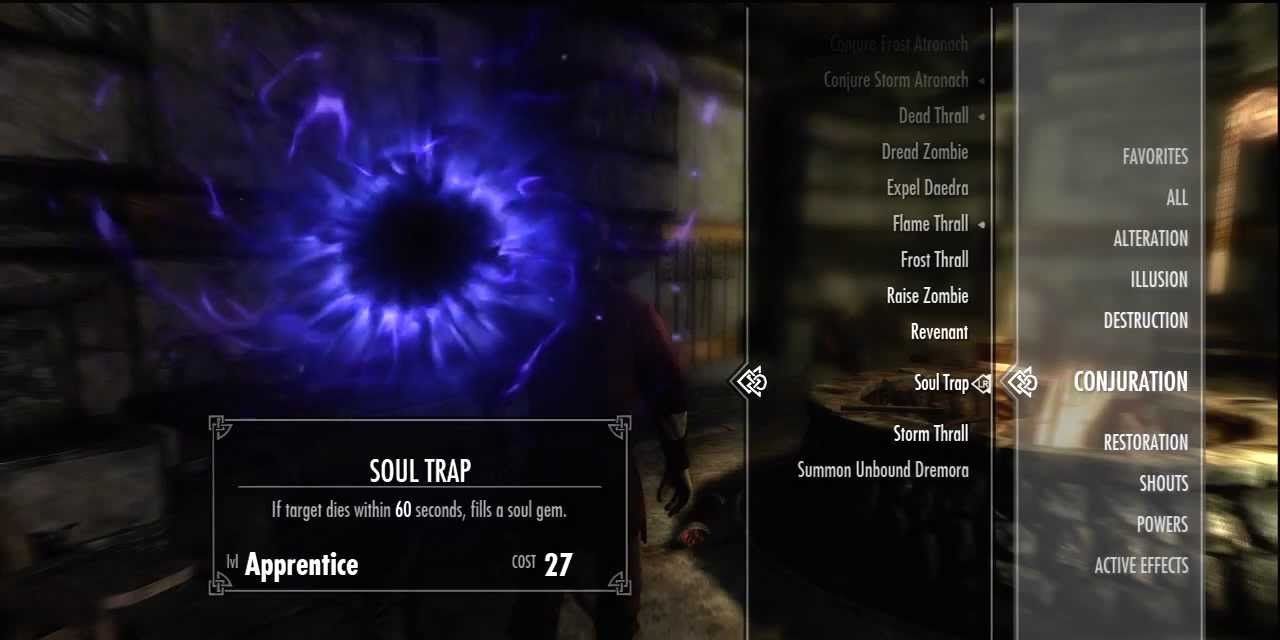Select the Conjure Storm Atronach spell
1280x640 pixels.
(x=895, y=80)
